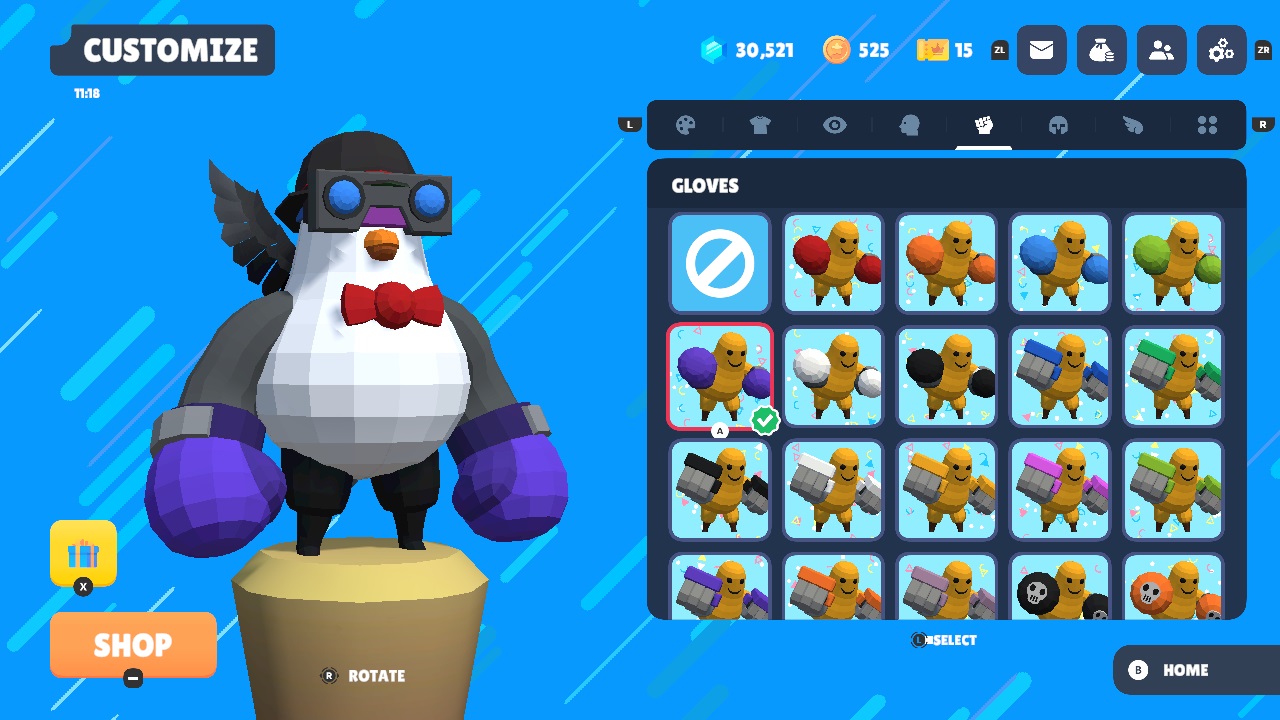Select the green boxing gloves thumbnail
1280x720 pixels.
(1173, 264)
